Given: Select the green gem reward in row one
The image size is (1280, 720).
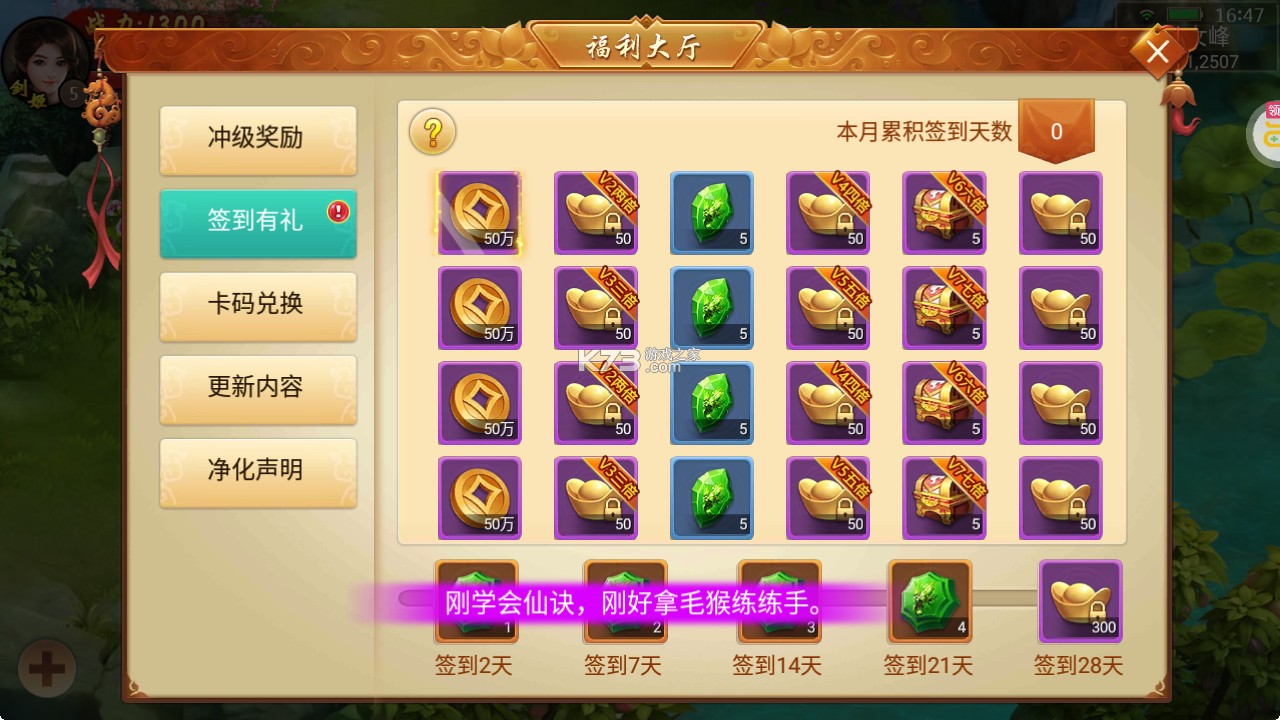Looking at the screenshot, I should click(x=712, y=212).
